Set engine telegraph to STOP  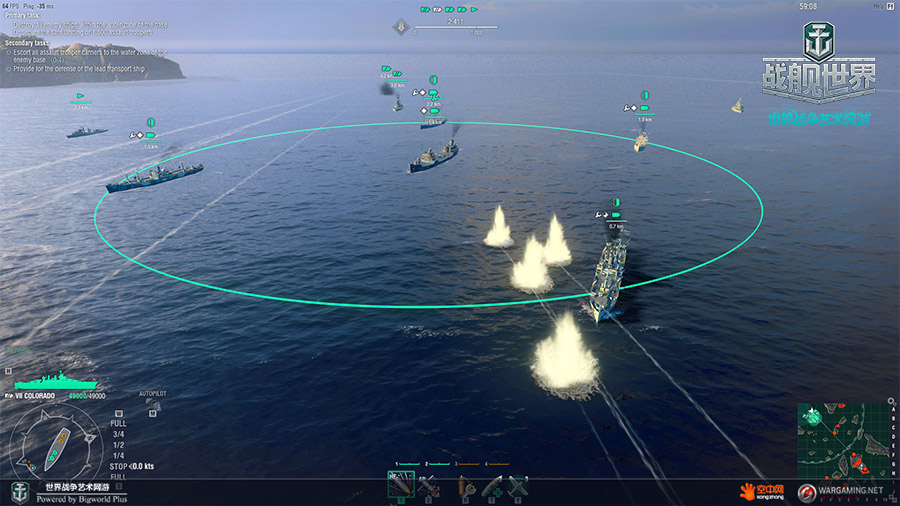(116, 467)
